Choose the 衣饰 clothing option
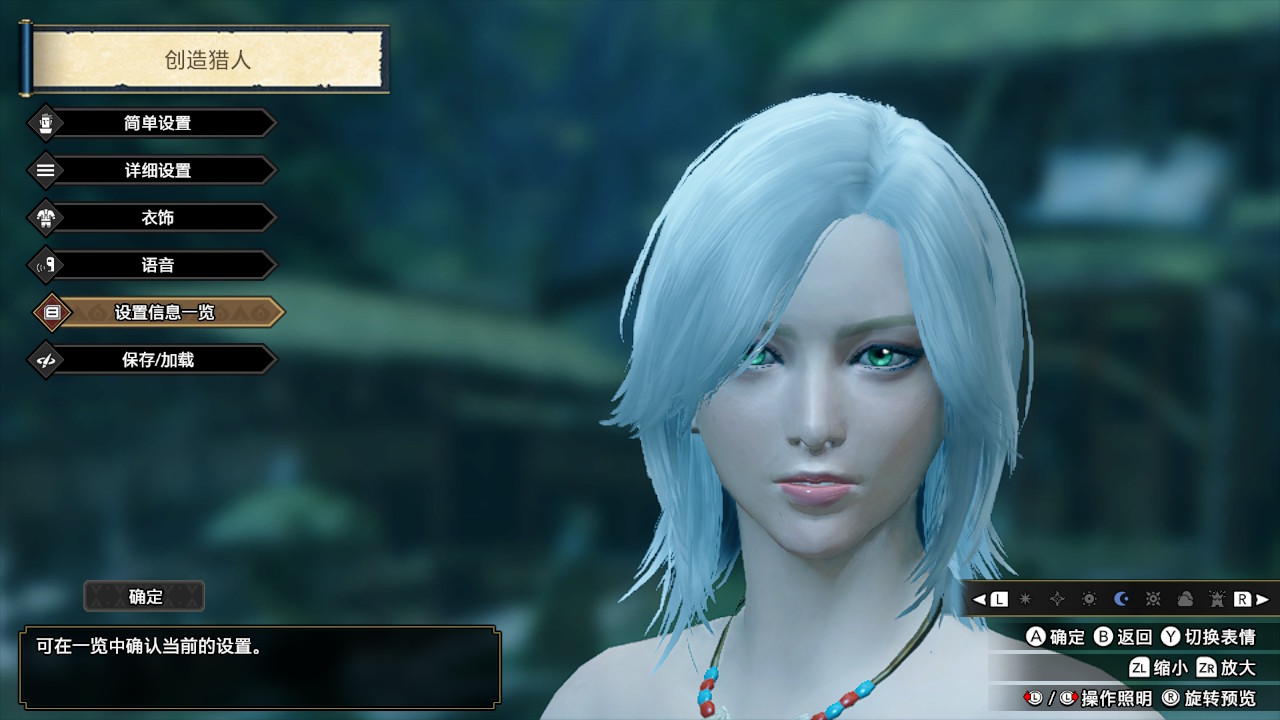The height and width of the screenshot is (720, 1280). [x=157, y=218]
